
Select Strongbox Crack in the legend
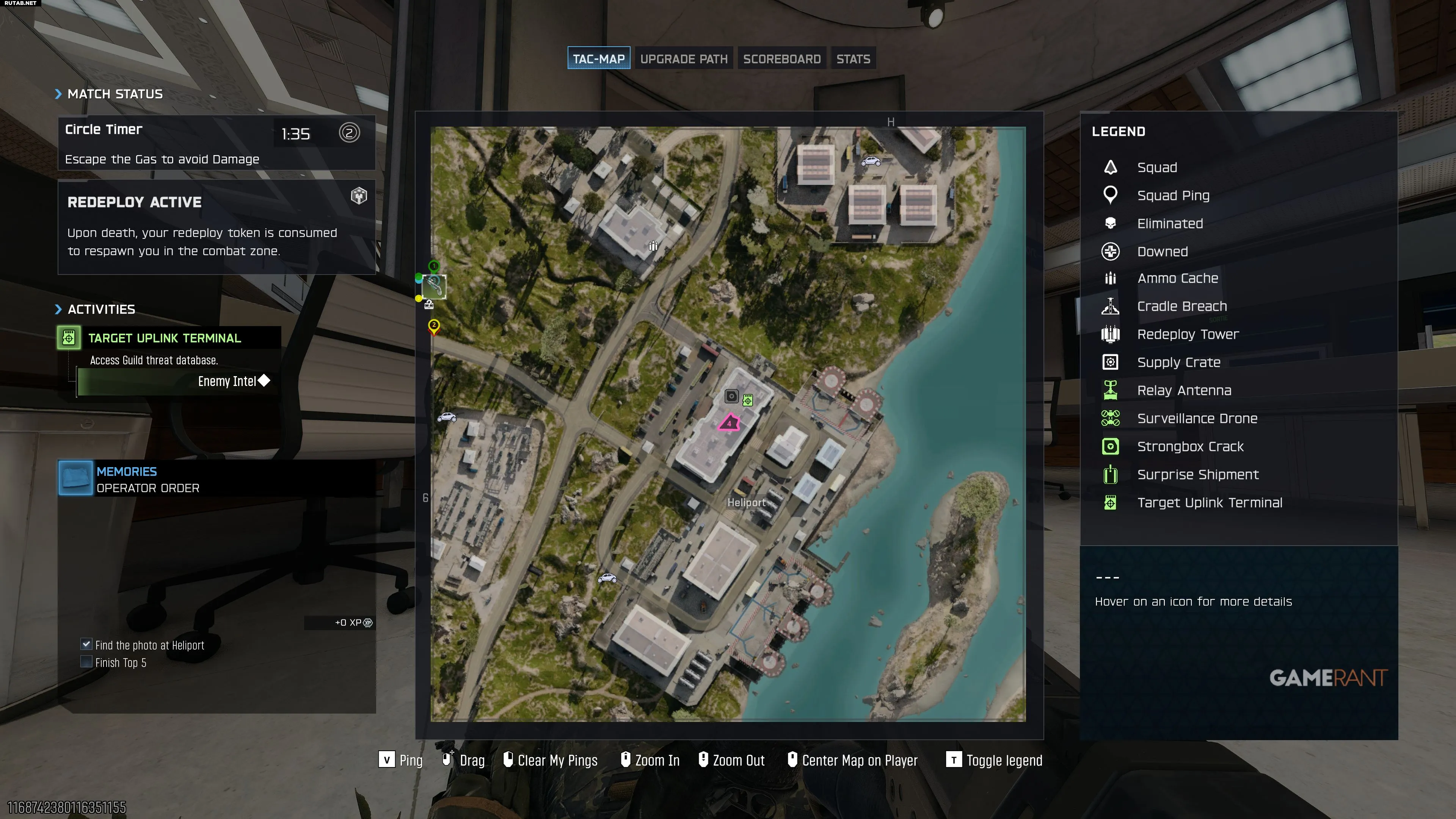coord(1190,447)
